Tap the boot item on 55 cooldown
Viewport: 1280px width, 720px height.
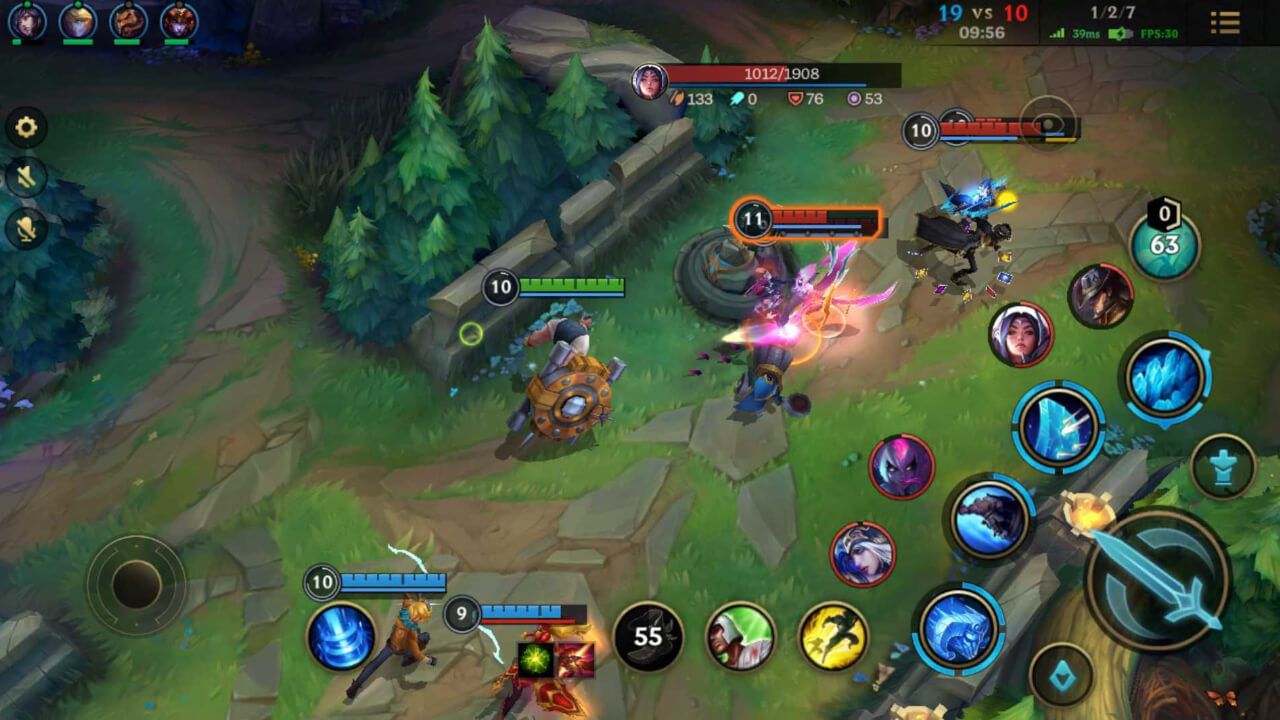click(x=648, y=636)
